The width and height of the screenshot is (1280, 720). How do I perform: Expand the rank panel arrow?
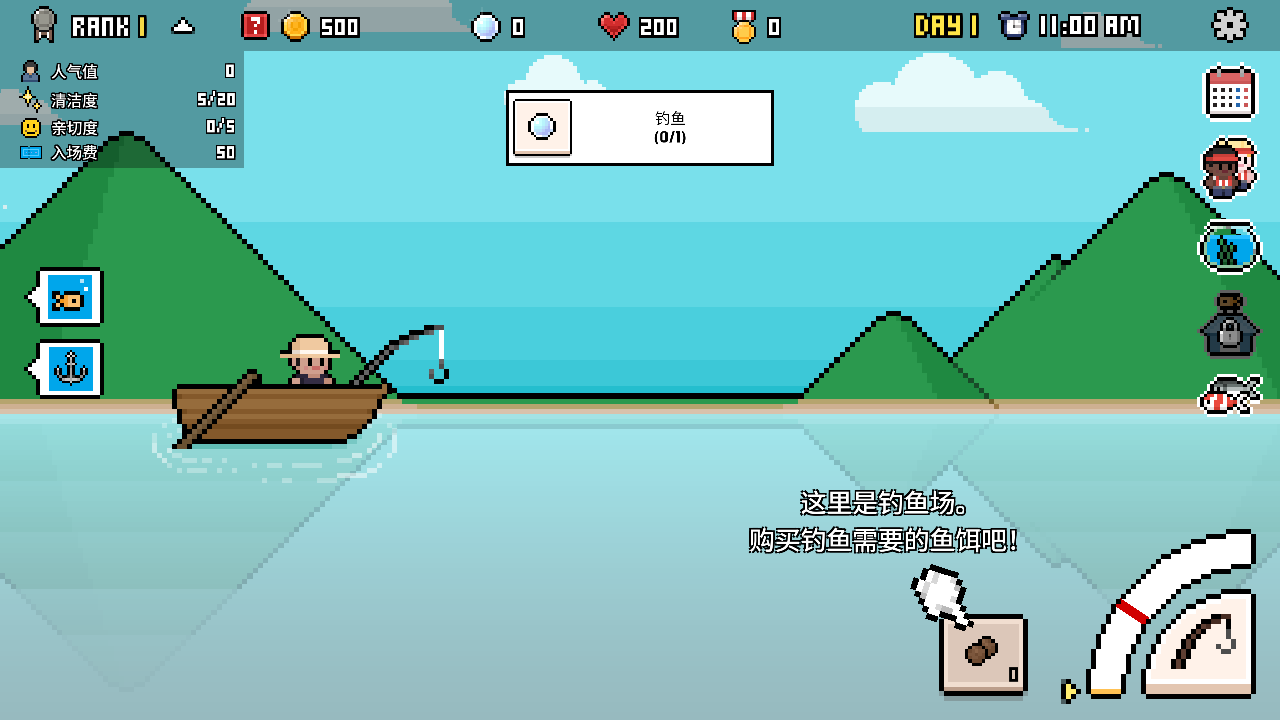[x=182, y=27]
